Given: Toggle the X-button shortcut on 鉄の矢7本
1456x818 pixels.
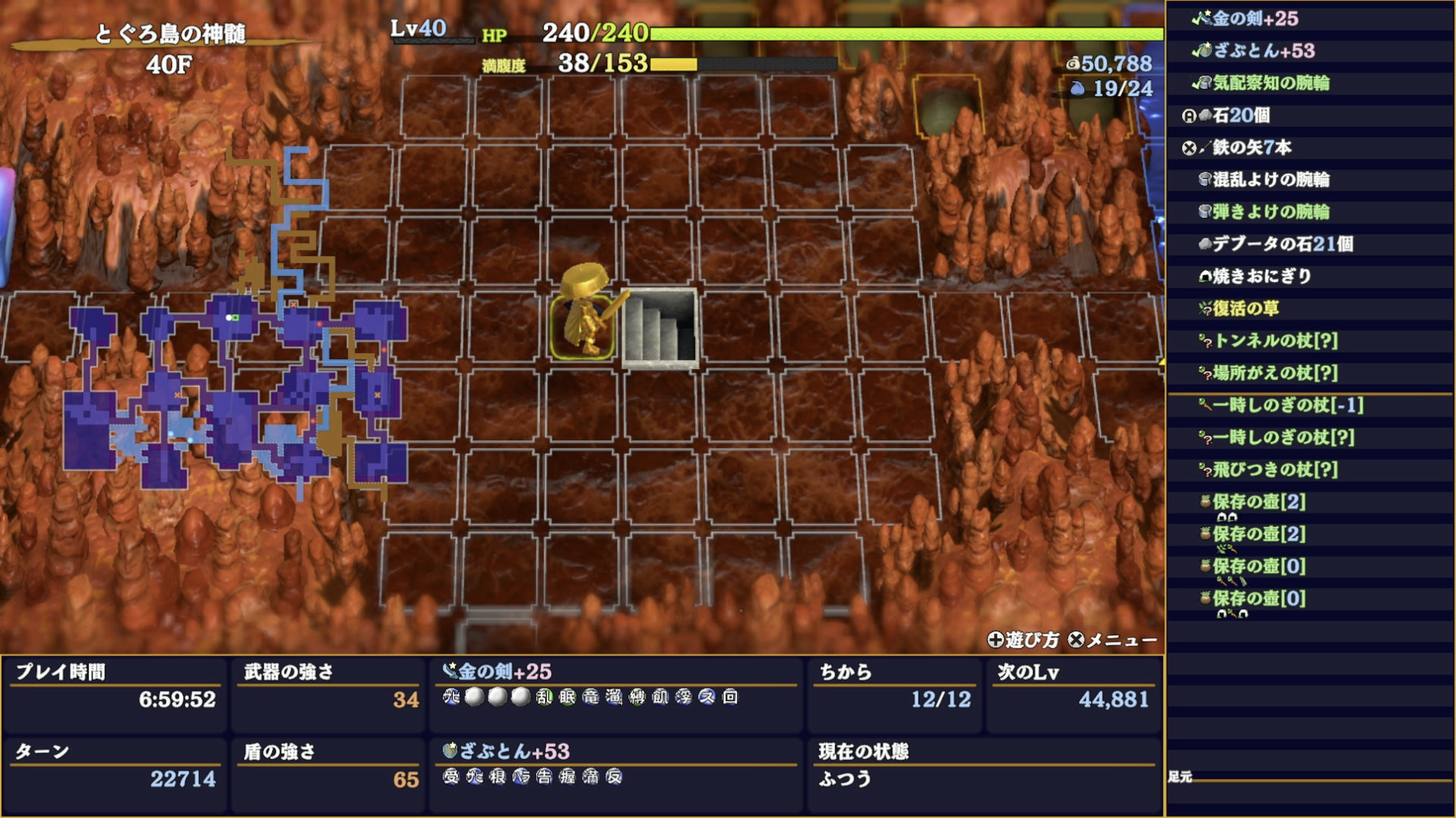Looking at the screenshot, I should [1190, 149].
